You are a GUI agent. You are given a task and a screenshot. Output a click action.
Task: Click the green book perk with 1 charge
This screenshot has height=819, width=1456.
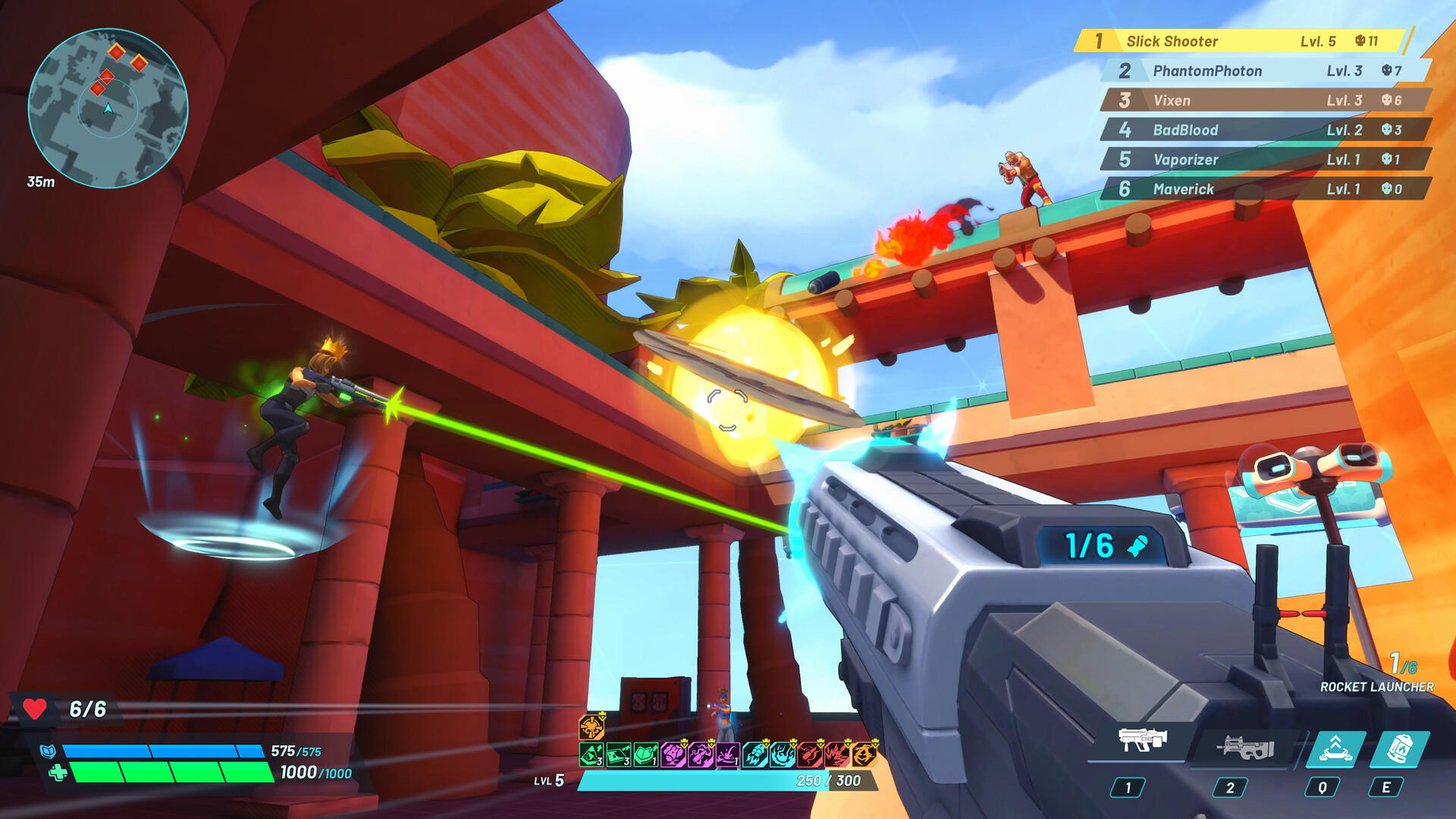645,755
